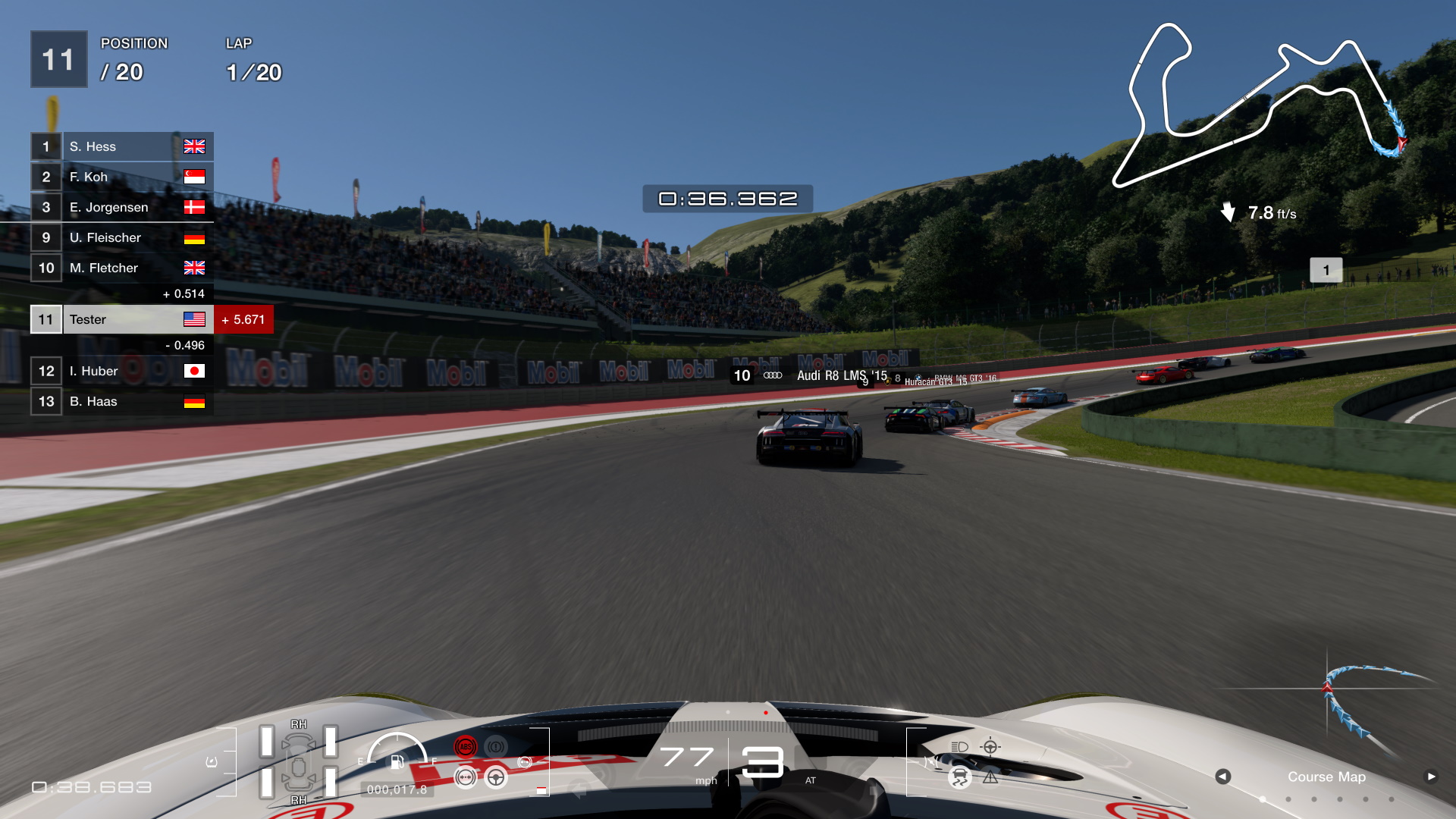The image size is (1456, 819).
Task: Toggle the hazard warning triangle indicator
Action: click(990, 778)
